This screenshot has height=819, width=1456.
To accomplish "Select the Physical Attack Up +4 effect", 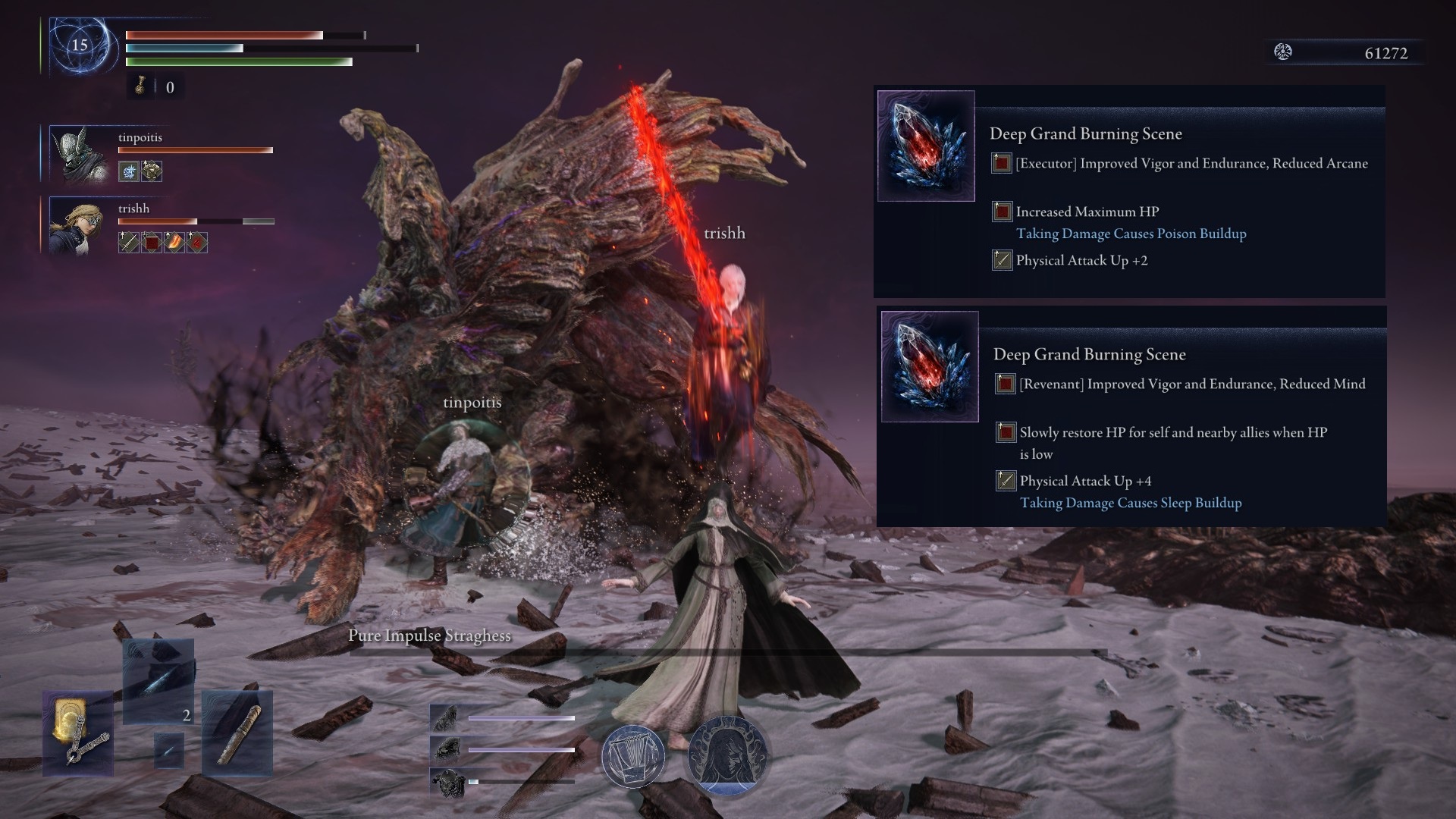I will click(x=1084, y=481).
